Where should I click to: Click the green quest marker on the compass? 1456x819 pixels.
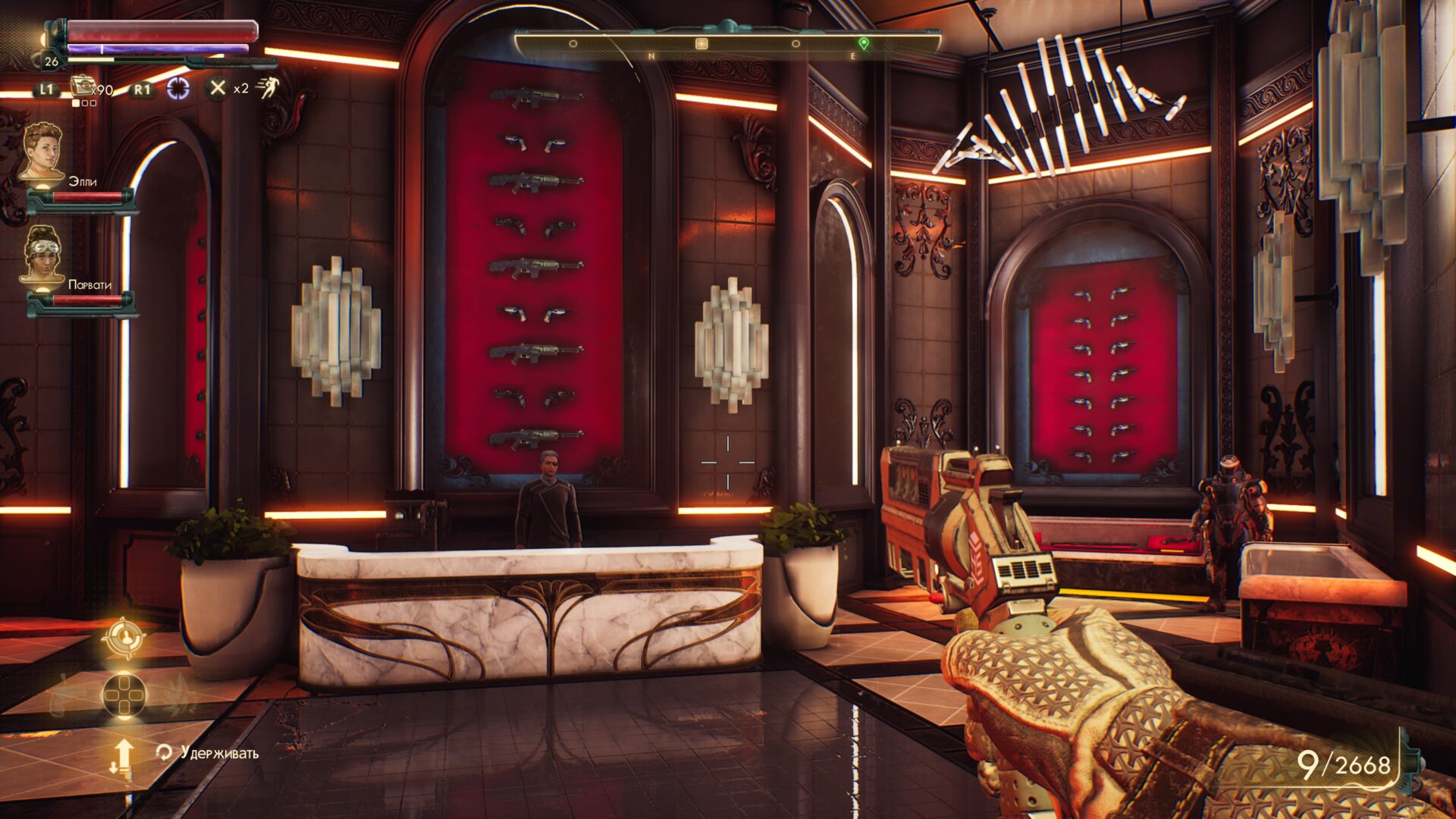point(863,43)
